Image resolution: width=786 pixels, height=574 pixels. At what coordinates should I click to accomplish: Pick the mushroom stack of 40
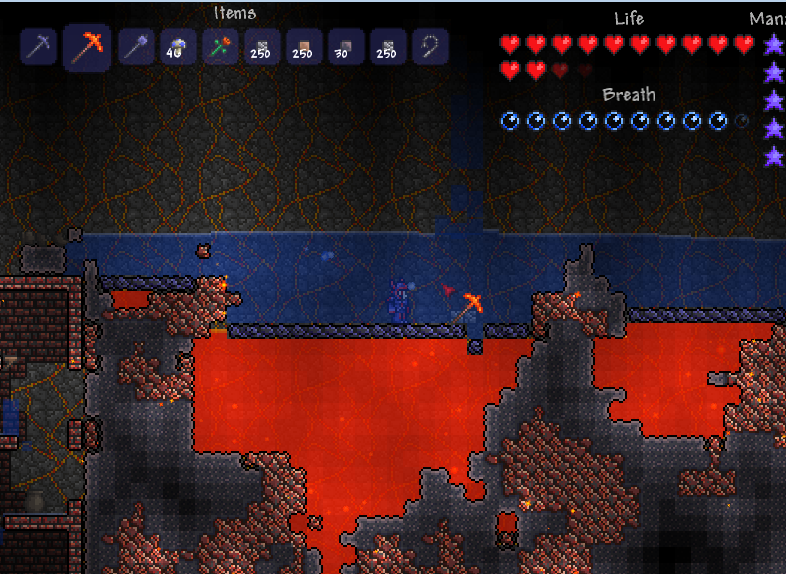click(x=178, y=47)
